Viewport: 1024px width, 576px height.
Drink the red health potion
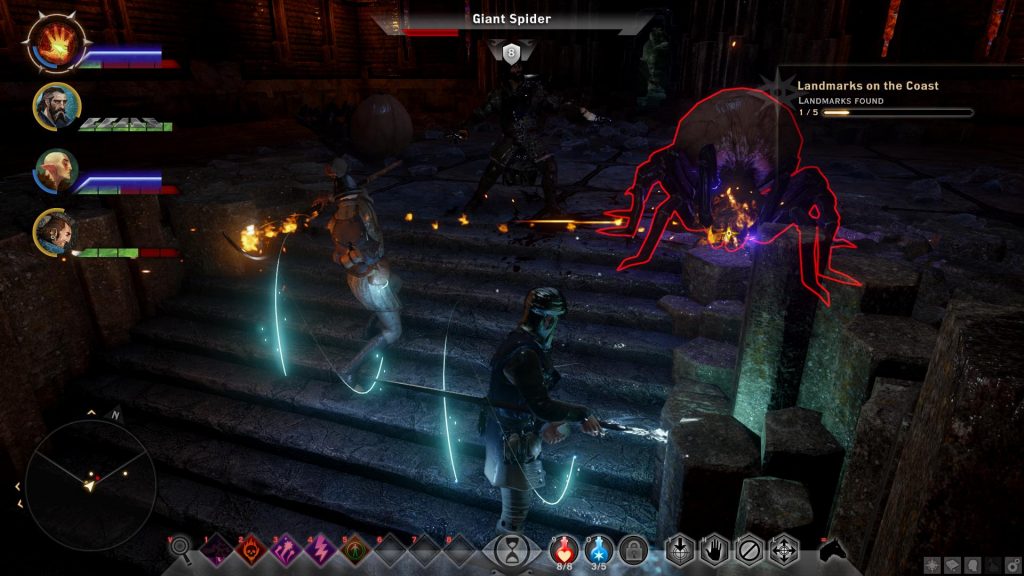pos(566,549)
